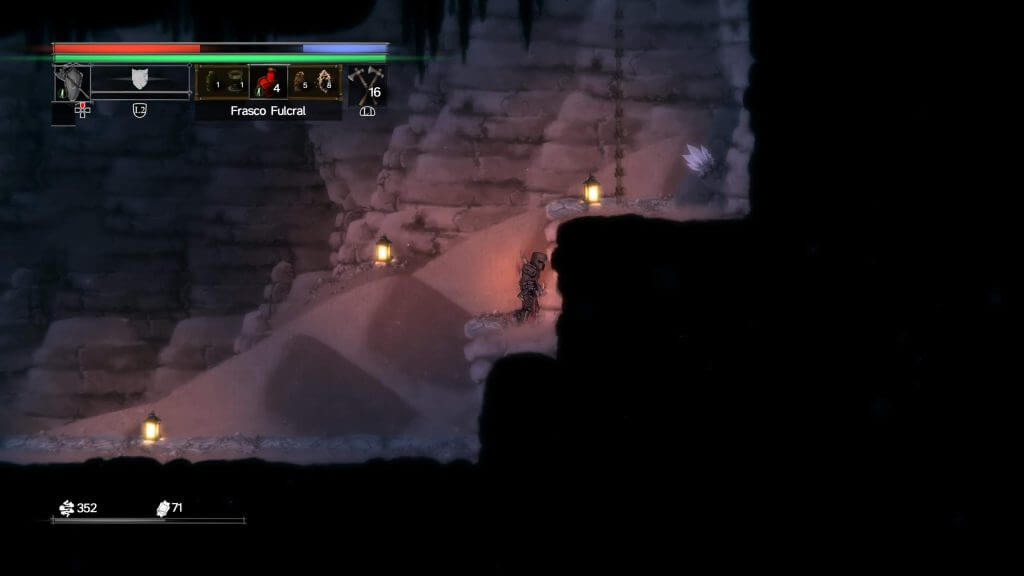This screenshot has height=576, width=1024.
Task: Click the white shield emblem slot
Action: coord(140,80)
